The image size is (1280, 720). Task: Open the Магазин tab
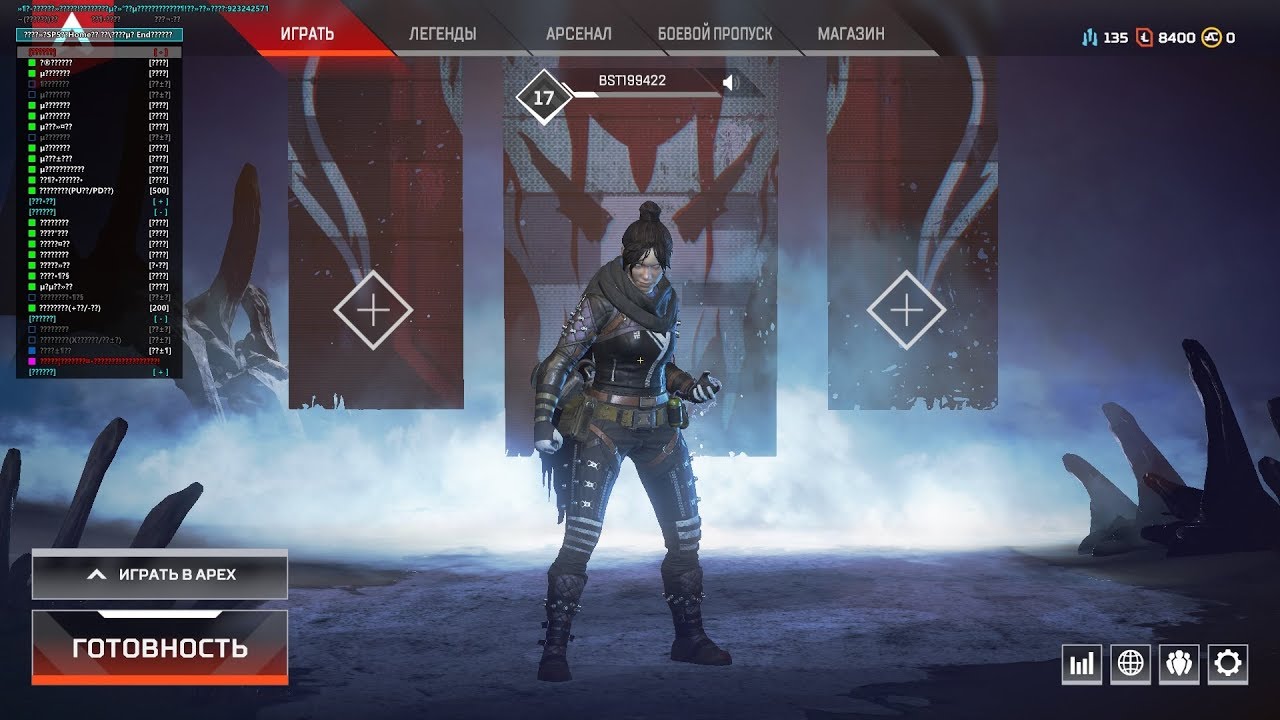point(851,34)
